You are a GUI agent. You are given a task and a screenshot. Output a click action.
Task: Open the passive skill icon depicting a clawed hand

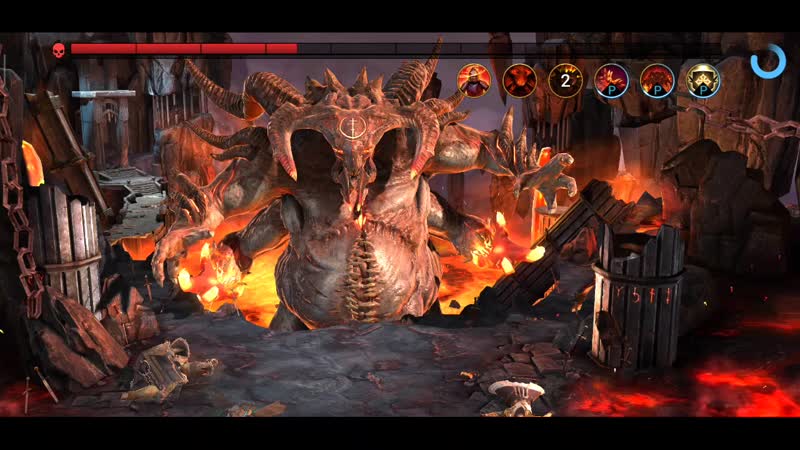click(x=611, y=80)
